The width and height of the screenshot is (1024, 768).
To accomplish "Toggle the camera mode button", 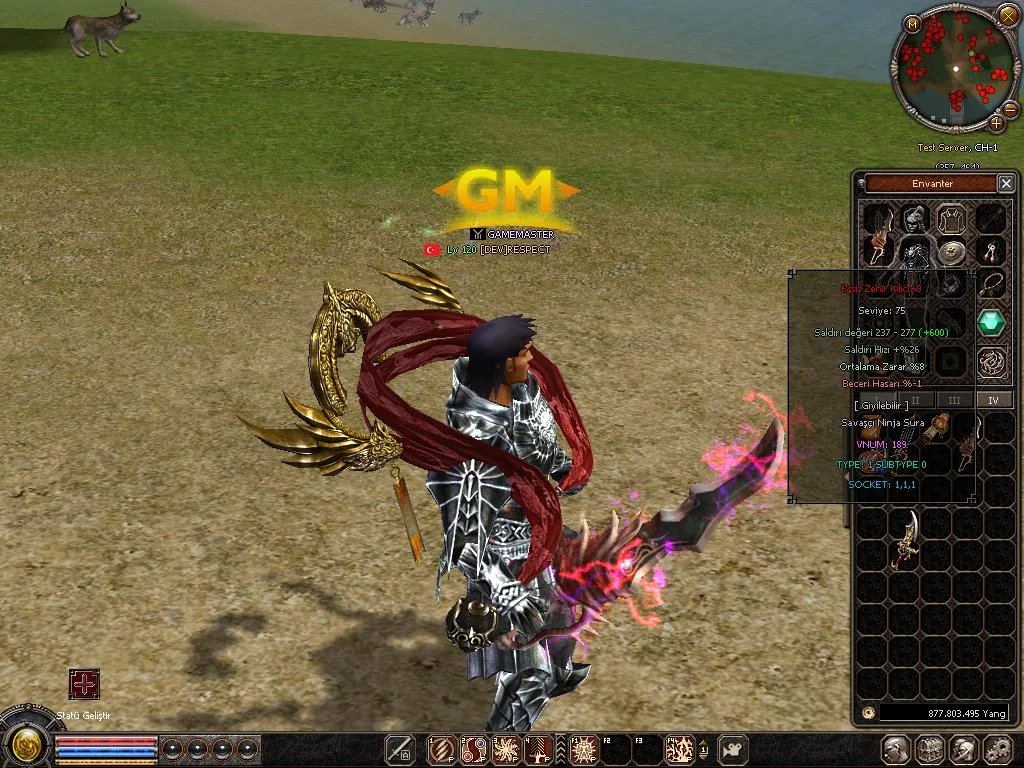I will click(734, 749).
